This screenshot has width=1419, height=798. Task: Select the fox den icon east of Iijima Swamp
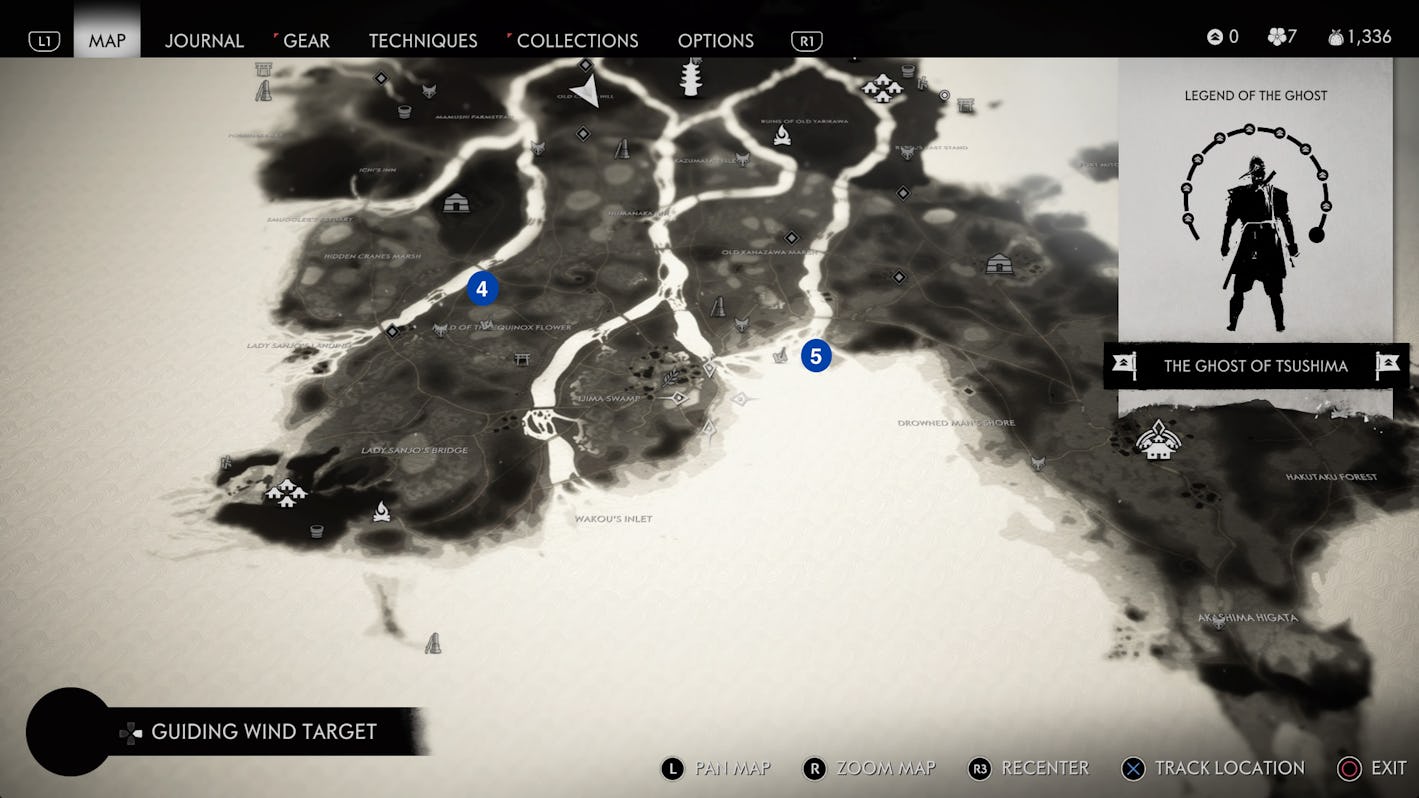(741, 323)
